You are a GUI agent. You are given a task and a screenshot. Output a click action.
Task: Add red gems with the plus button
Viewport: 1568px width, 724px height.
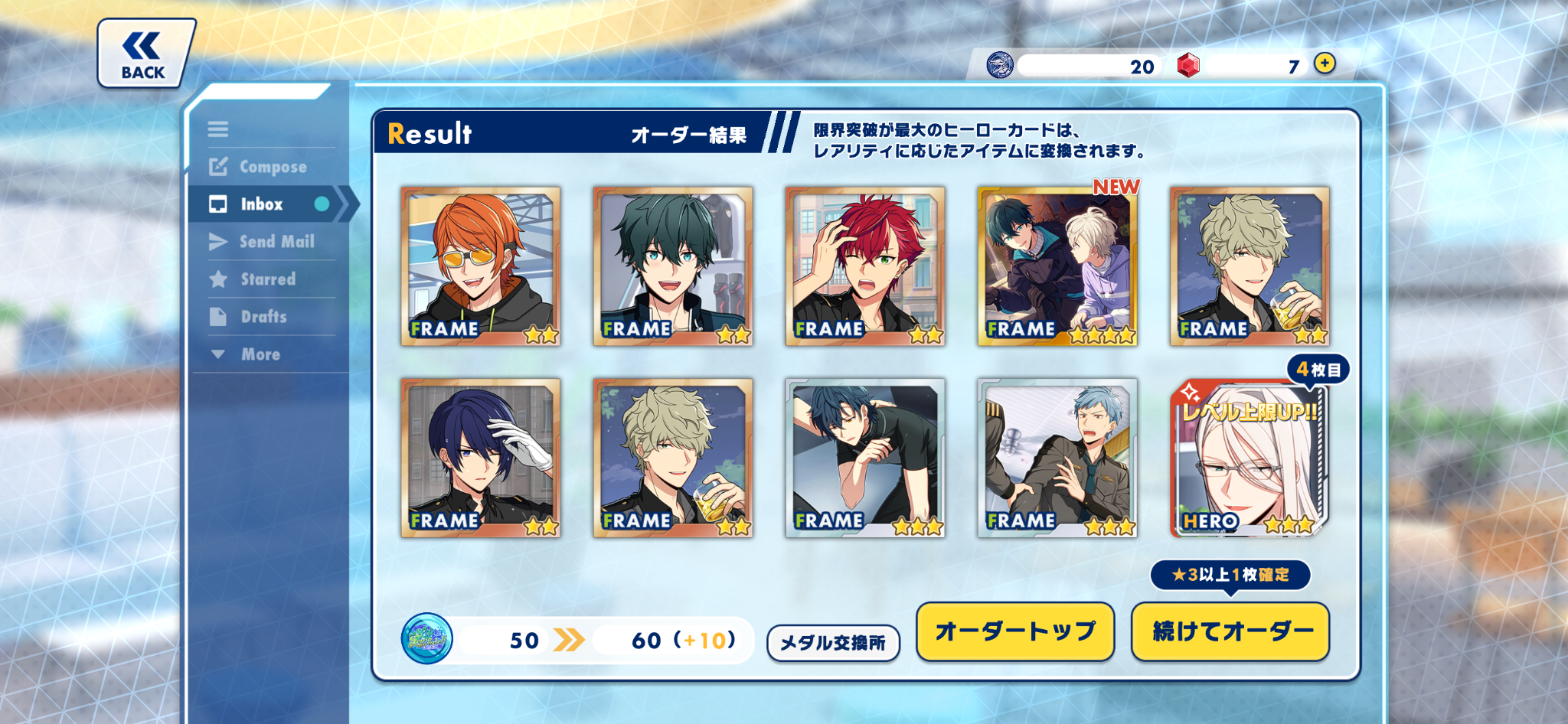pyautogui.click(x=1325, y=64)
